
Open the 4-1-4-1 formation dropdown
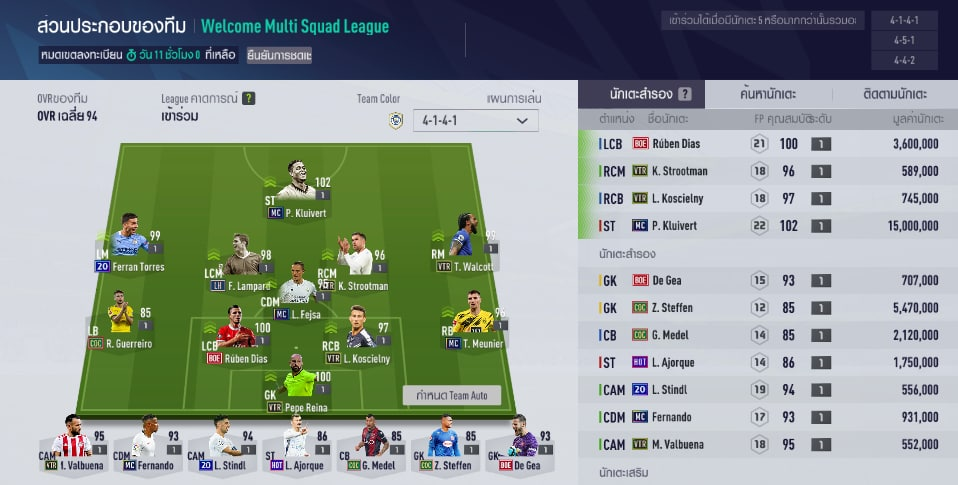pyautogui.click(x=474, y=121)
